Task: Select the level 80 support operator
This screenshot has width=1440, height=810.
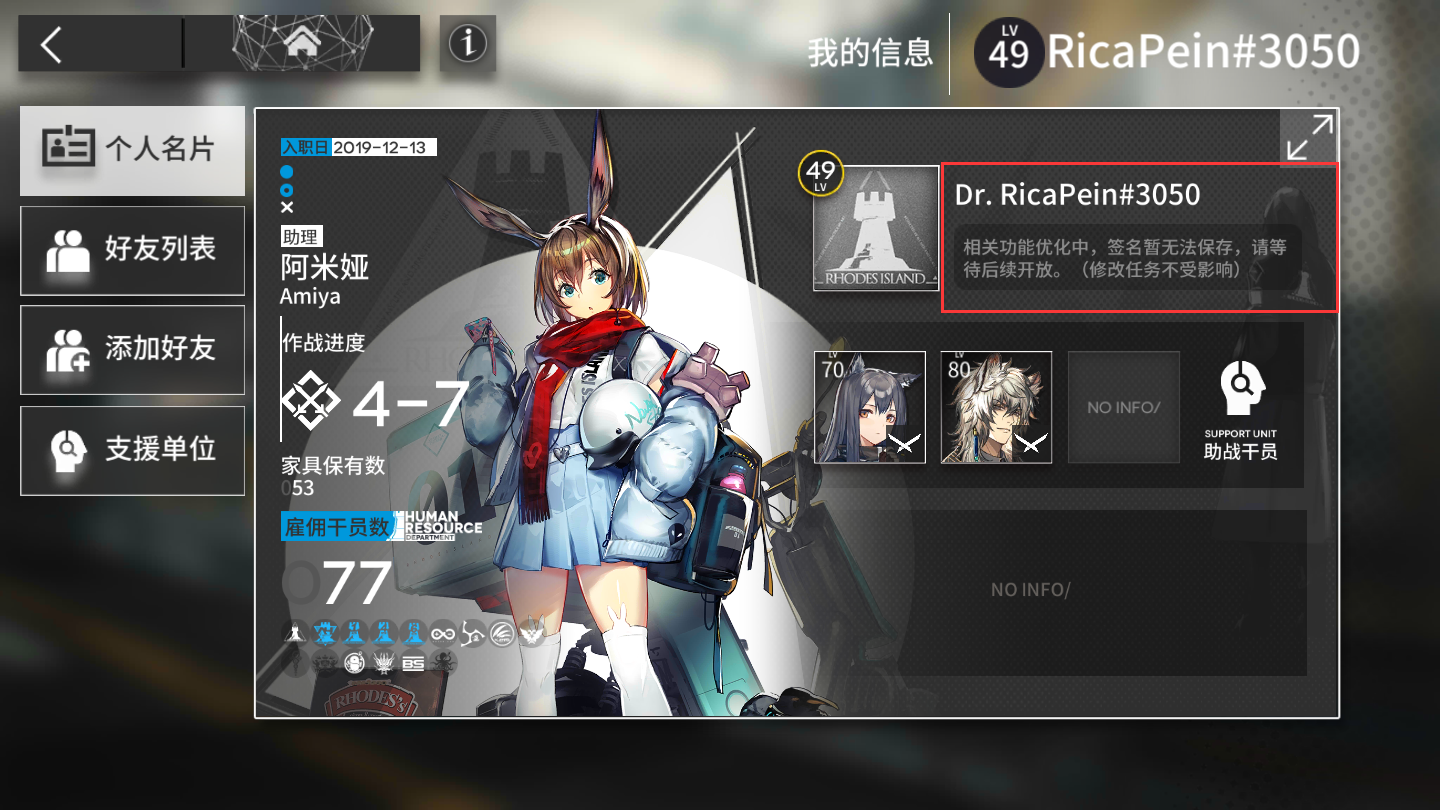Action: click(996, 407)
